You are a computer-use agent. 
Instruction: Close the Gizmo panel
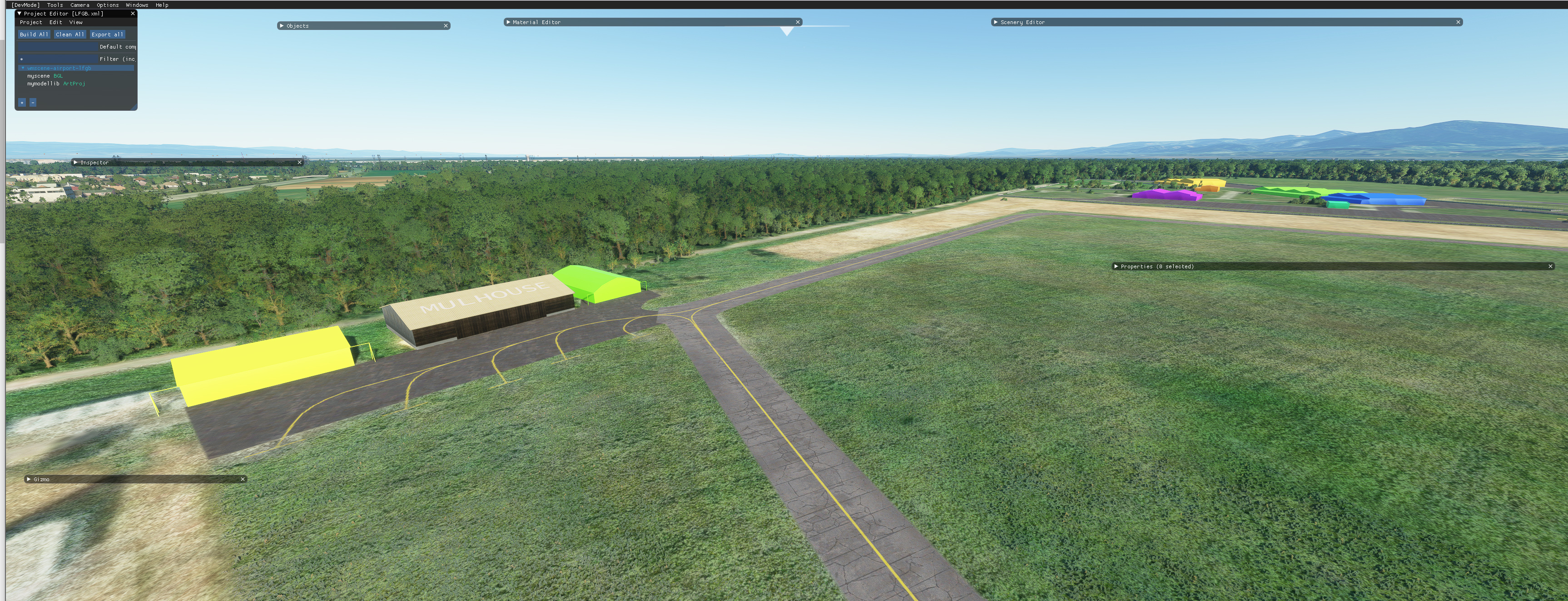(x=242, y=479)
